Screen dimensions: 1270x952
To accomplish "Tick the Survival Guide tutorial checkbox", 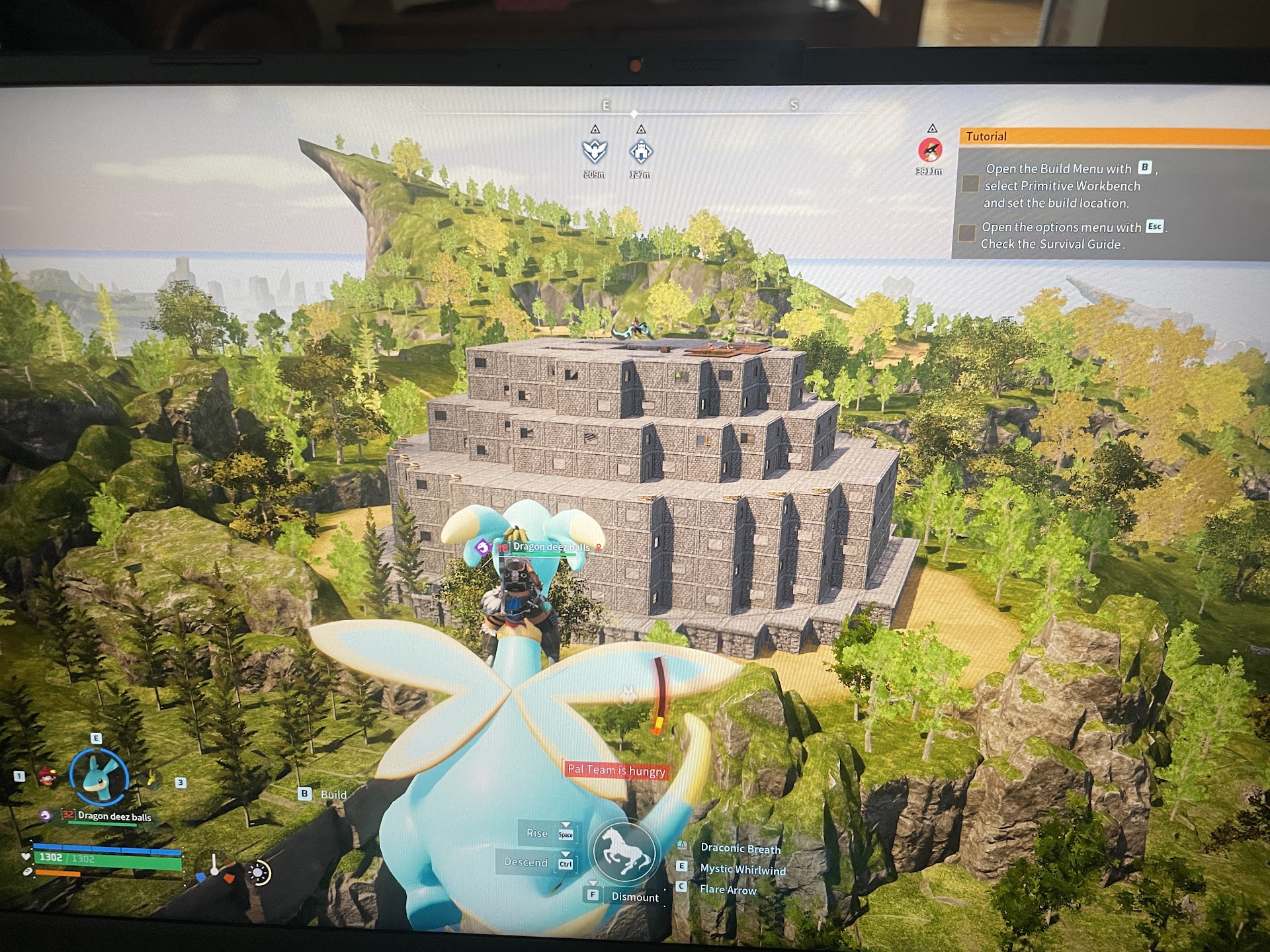I will tap(966, 233).
